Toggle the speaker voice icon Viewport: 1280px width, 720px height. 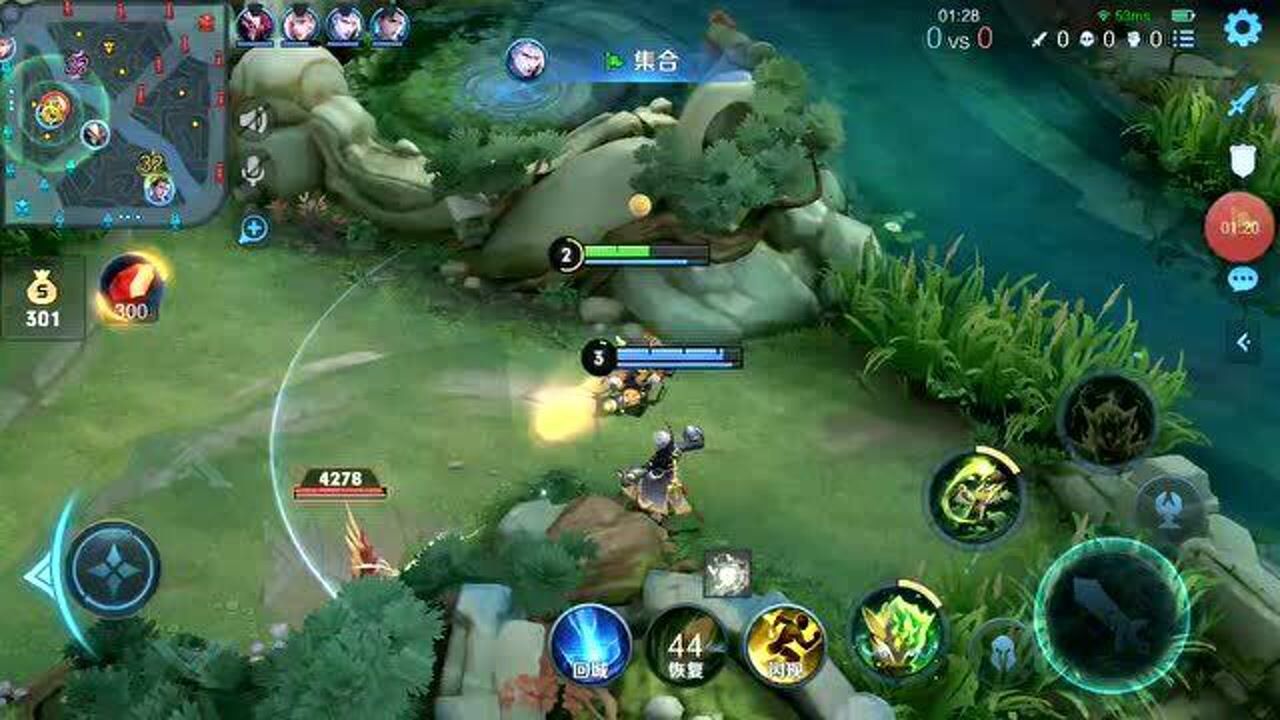click(253, 121)
